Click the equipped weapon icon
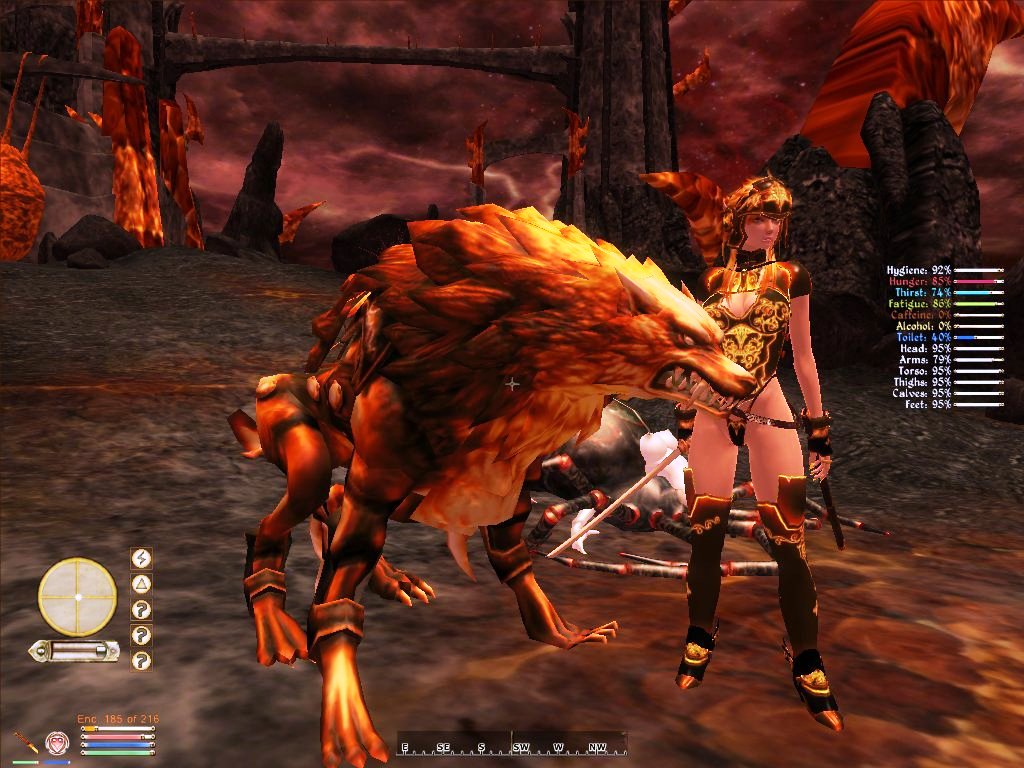 click(x=25, y=743)
